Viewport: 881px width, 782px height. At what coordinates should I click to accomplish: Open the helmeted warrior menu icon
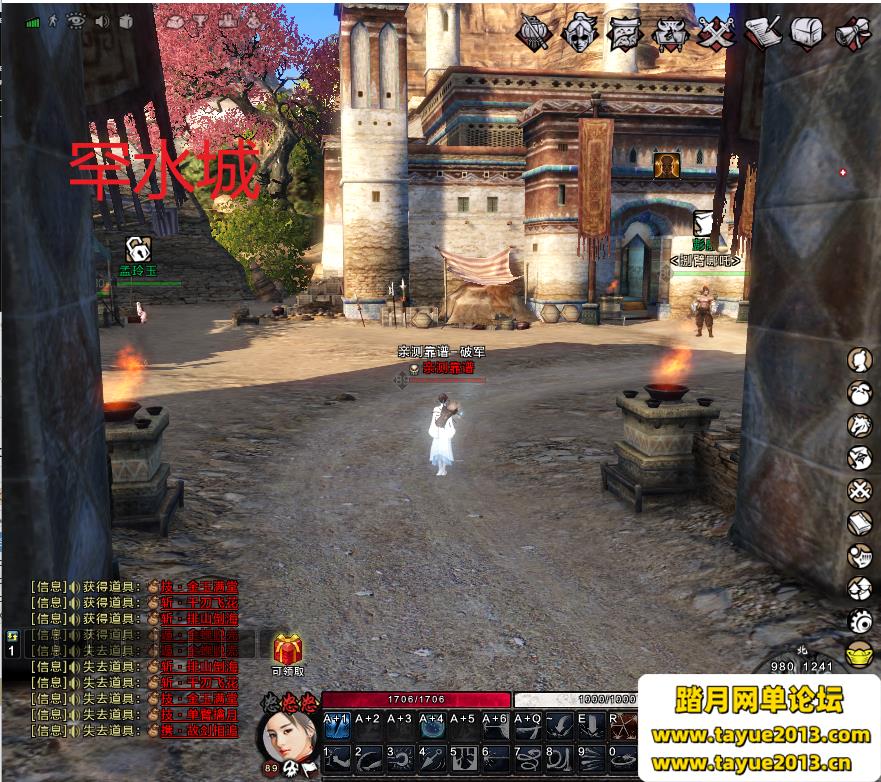click(x=579, y=34)
